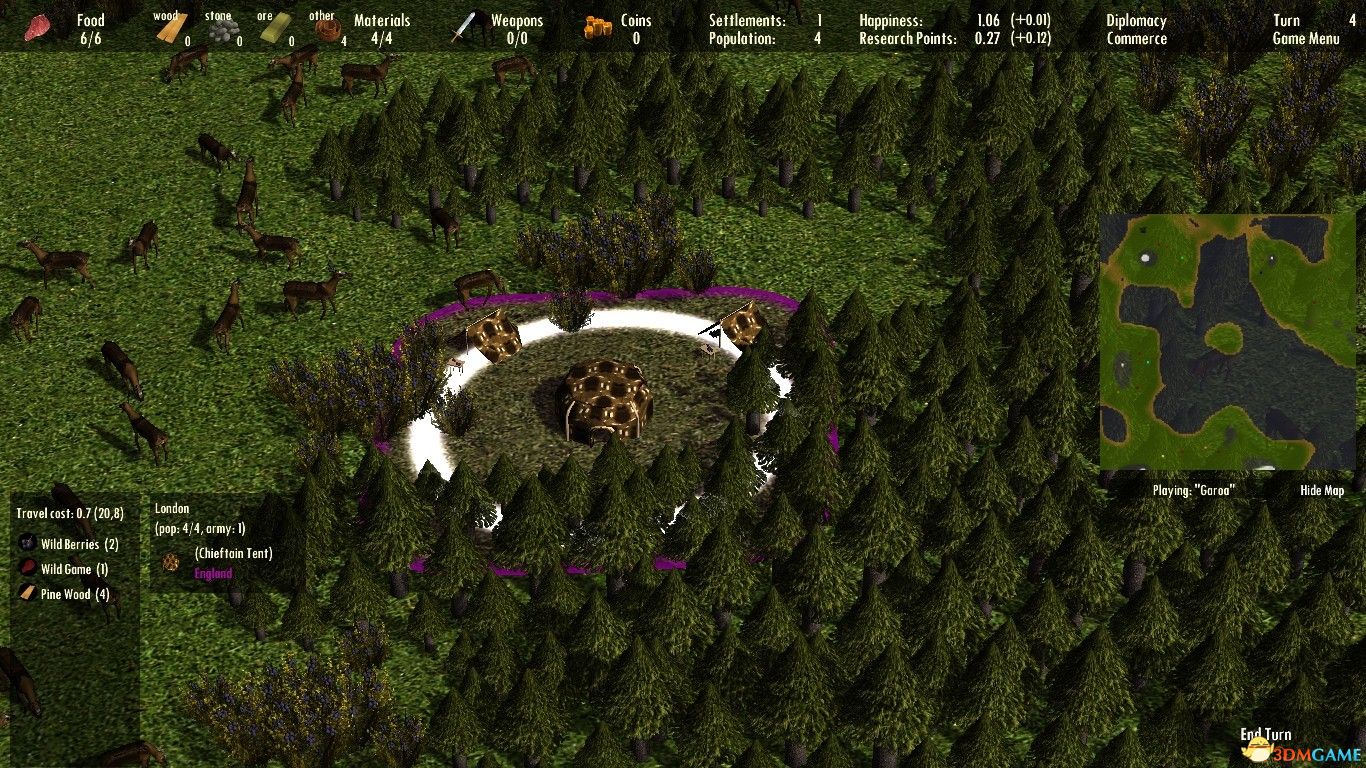Hide the map with Hide Map
The image size is (1366, 768).
(1322, 491)
